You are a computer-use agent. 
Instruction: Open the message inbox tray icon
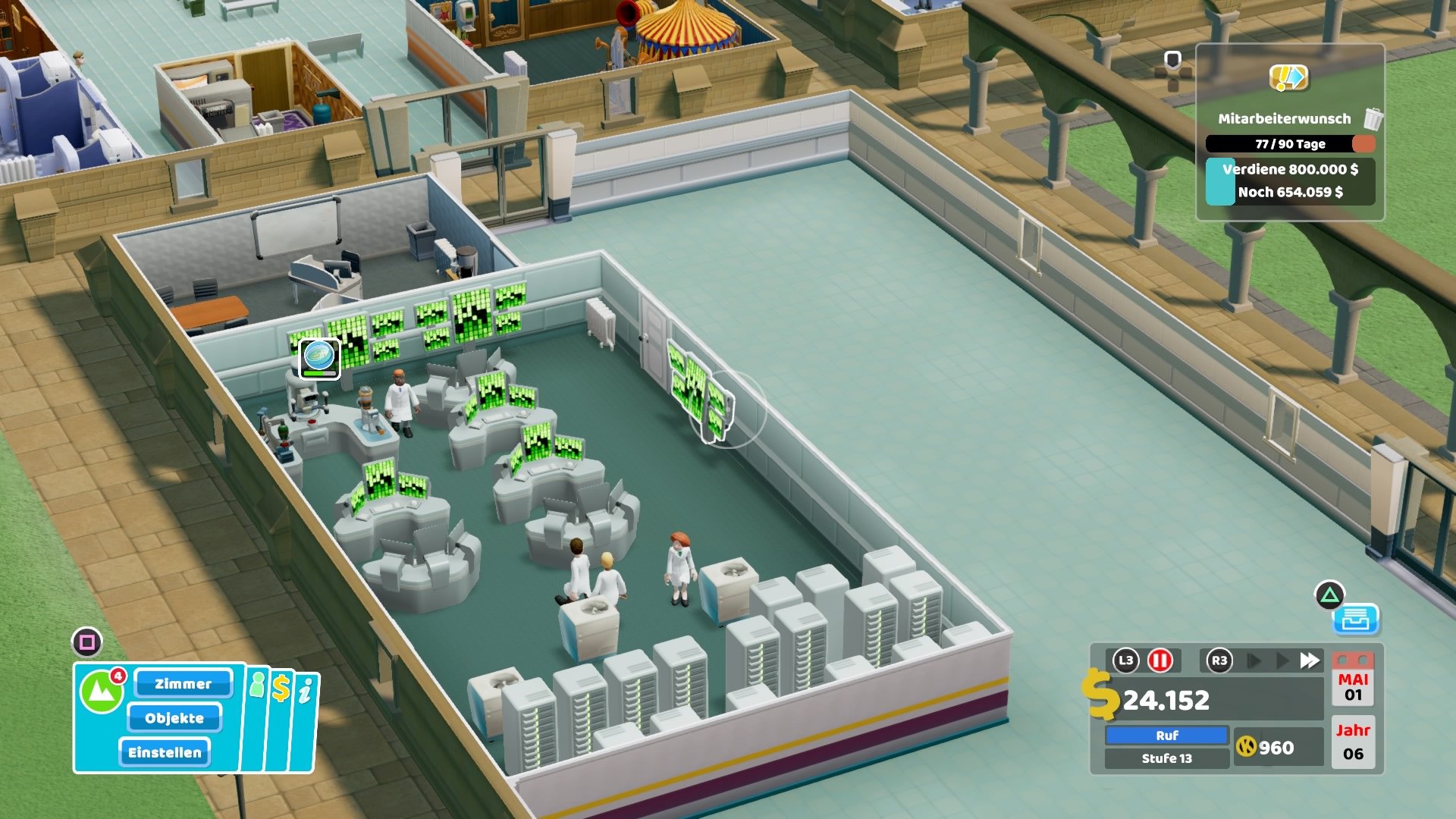tap(1357, 620)
